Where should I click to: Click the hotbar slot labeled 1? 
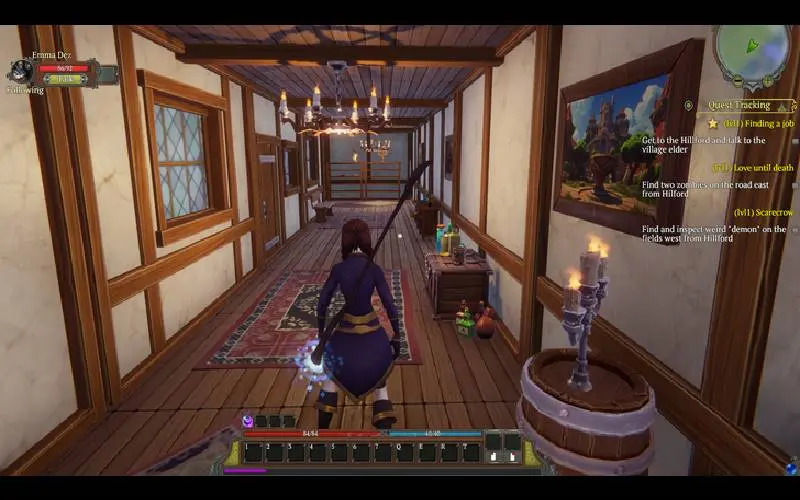coord(252,452)
